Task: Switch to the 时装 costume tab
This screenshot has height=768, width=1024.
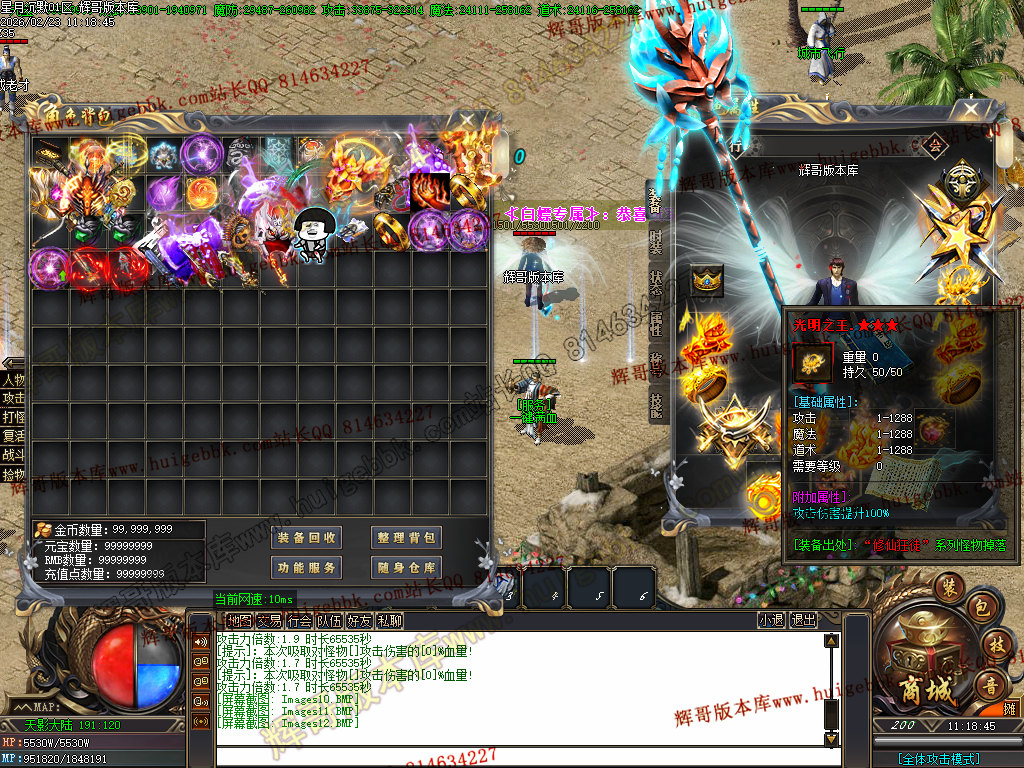Action: coord(655,241)
